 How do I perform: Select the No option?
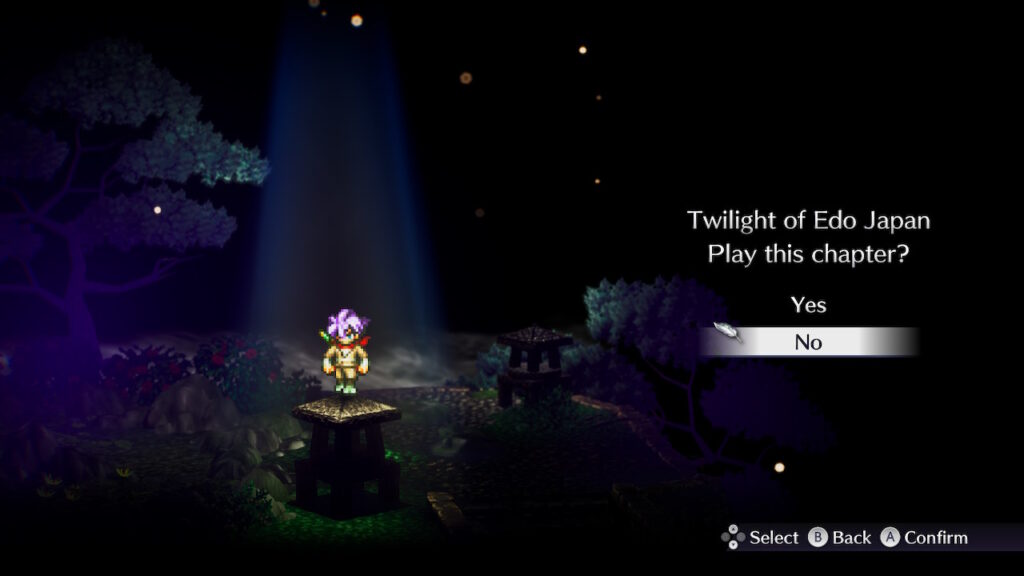tap(808, 342)
